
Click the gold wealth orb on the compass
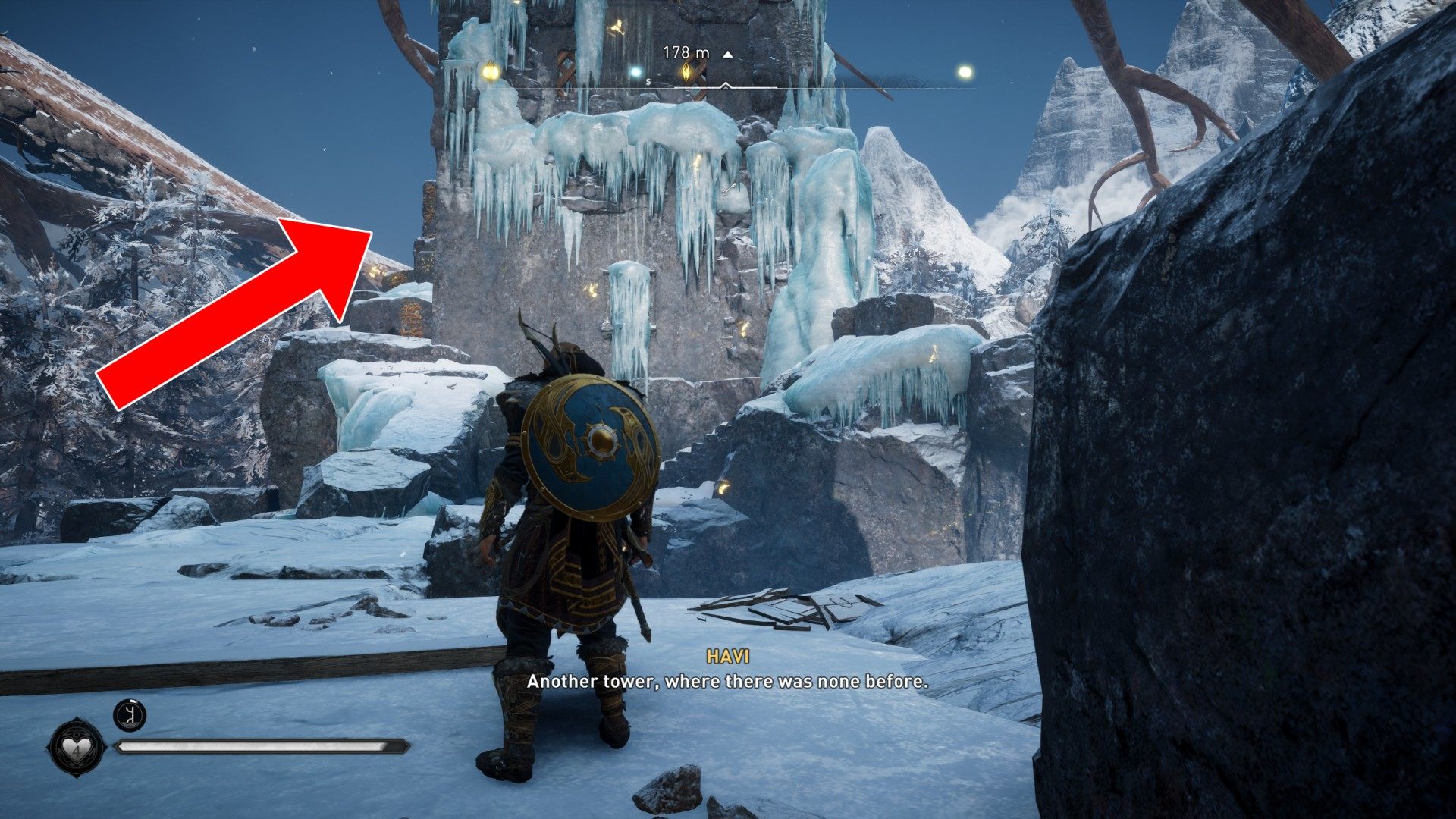click(490, 72)
